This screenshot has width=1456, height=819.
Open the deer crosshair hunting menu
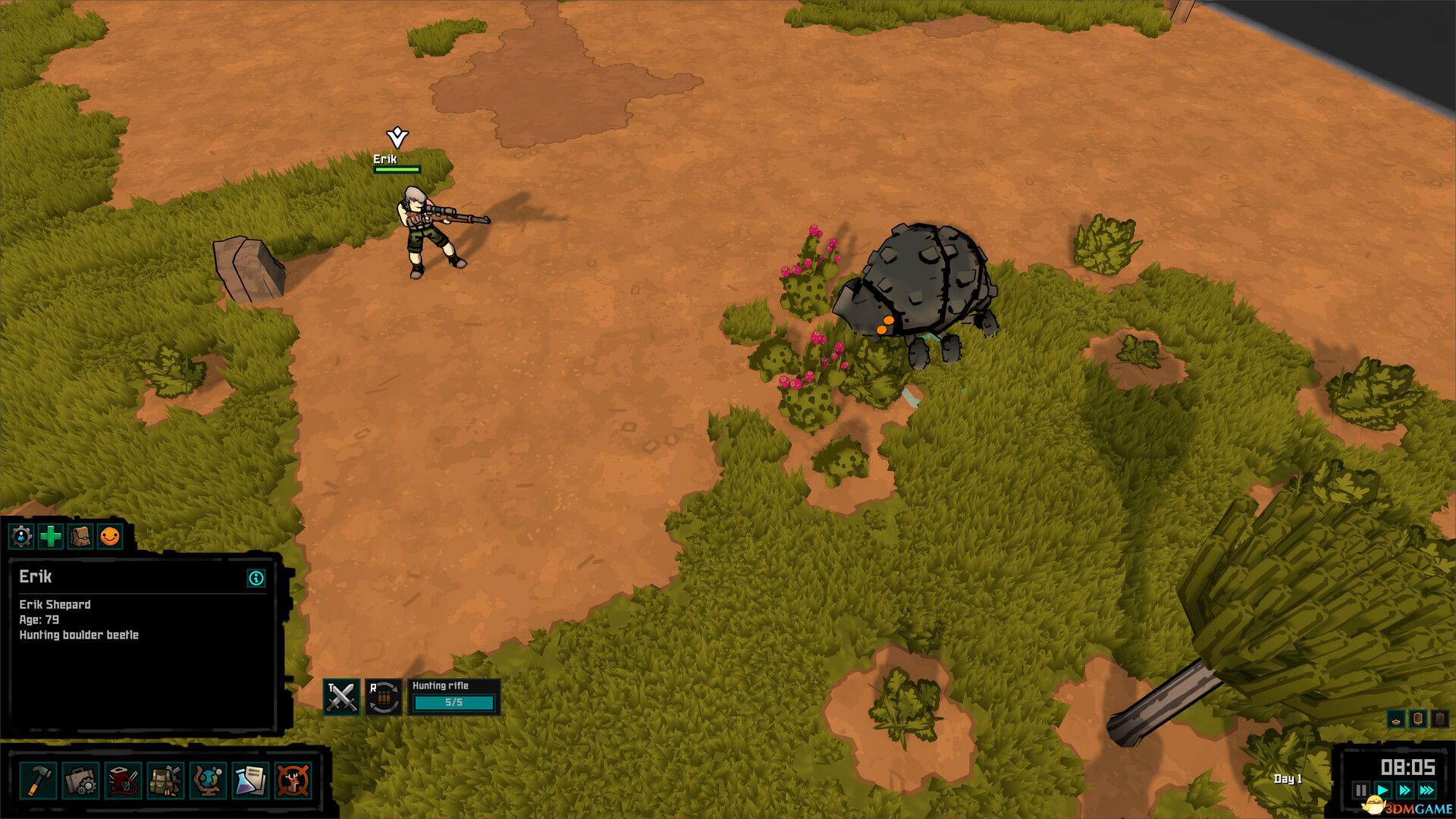click(293, 780)
